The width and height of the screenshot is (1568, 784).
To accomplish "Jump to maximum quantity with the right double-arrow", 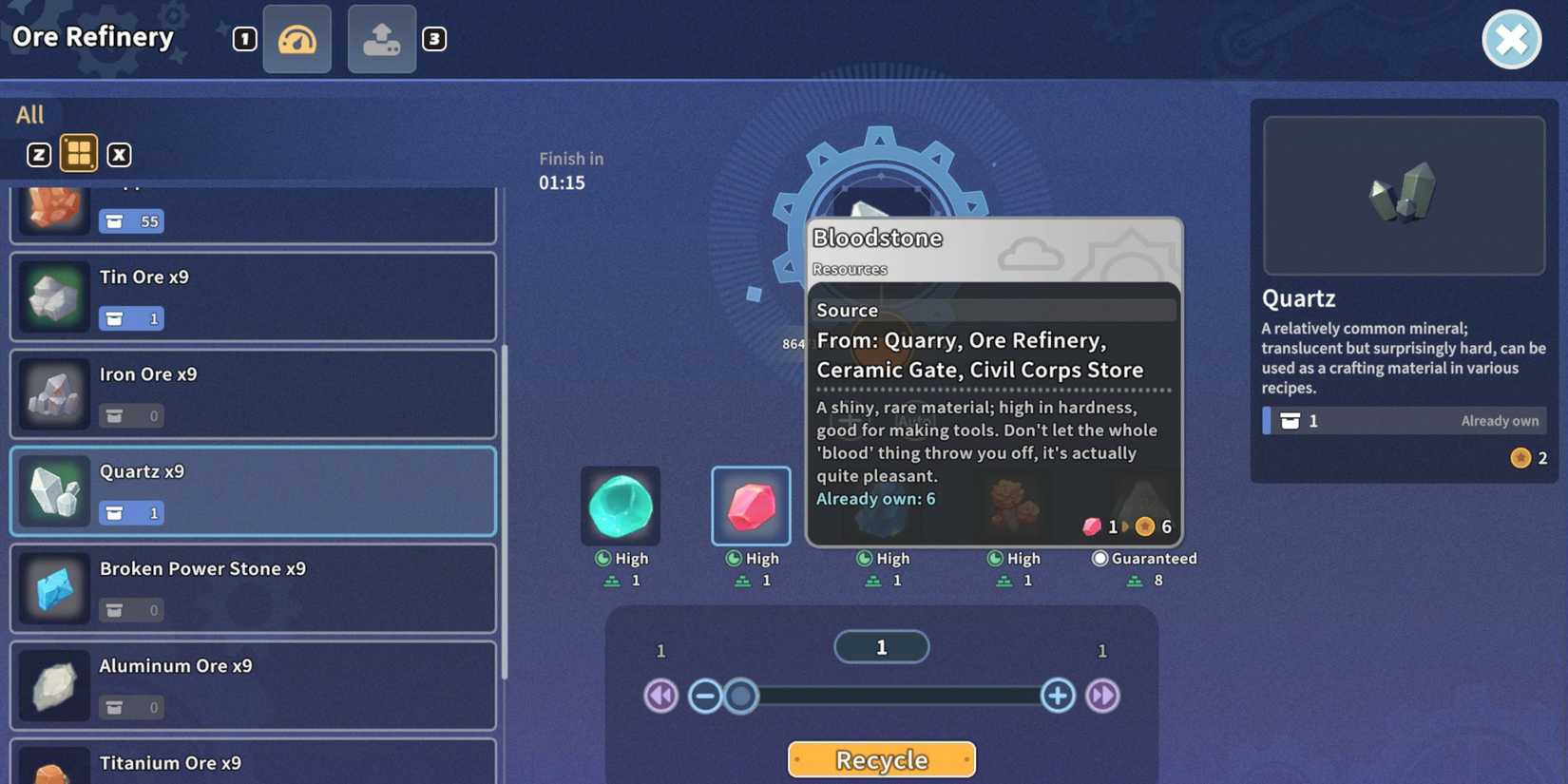I will pyautogui.click(x=1102, y=696).
